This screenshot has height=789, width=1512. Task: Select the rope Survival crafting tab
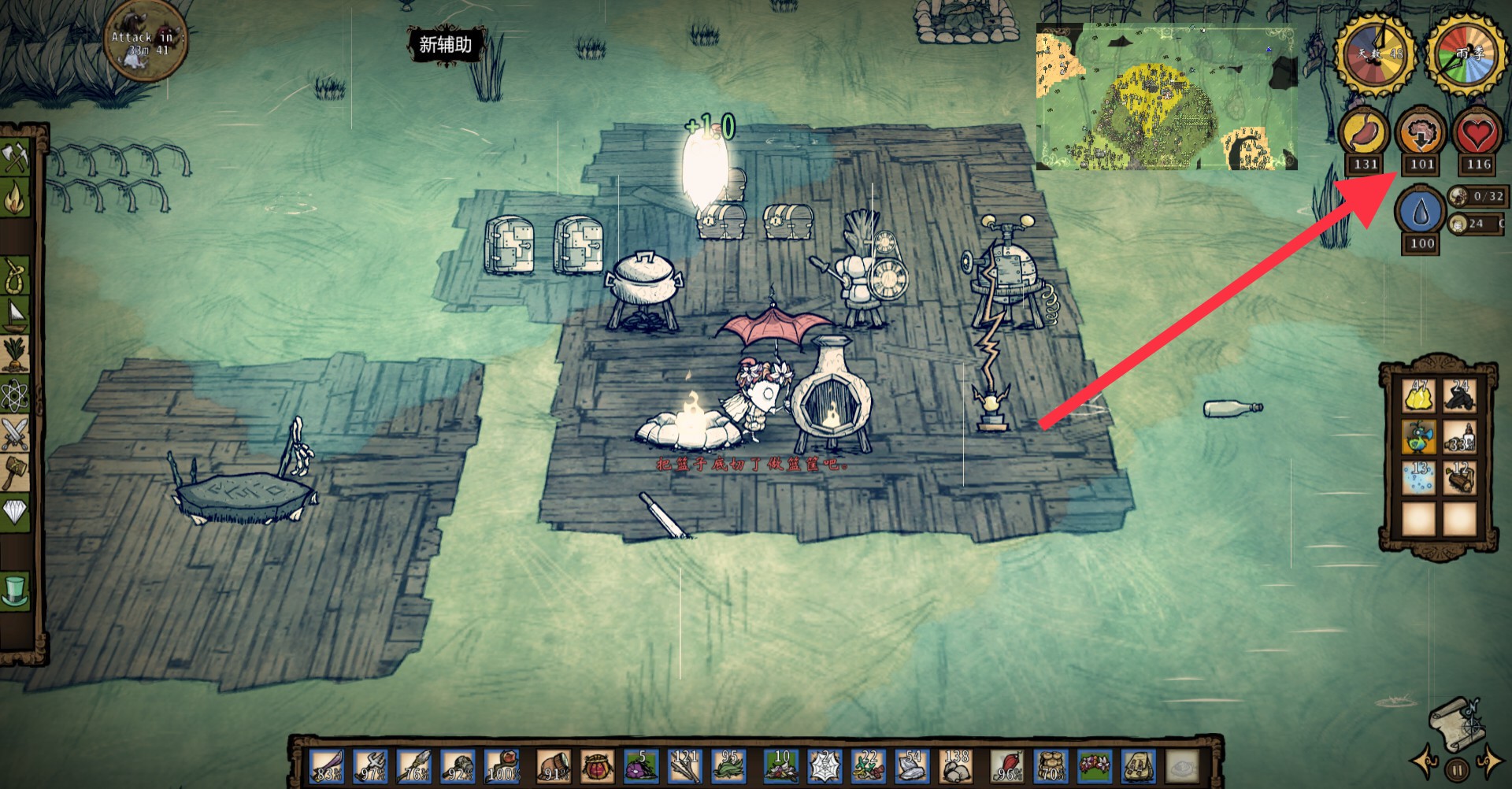click(x=17, y=277)
